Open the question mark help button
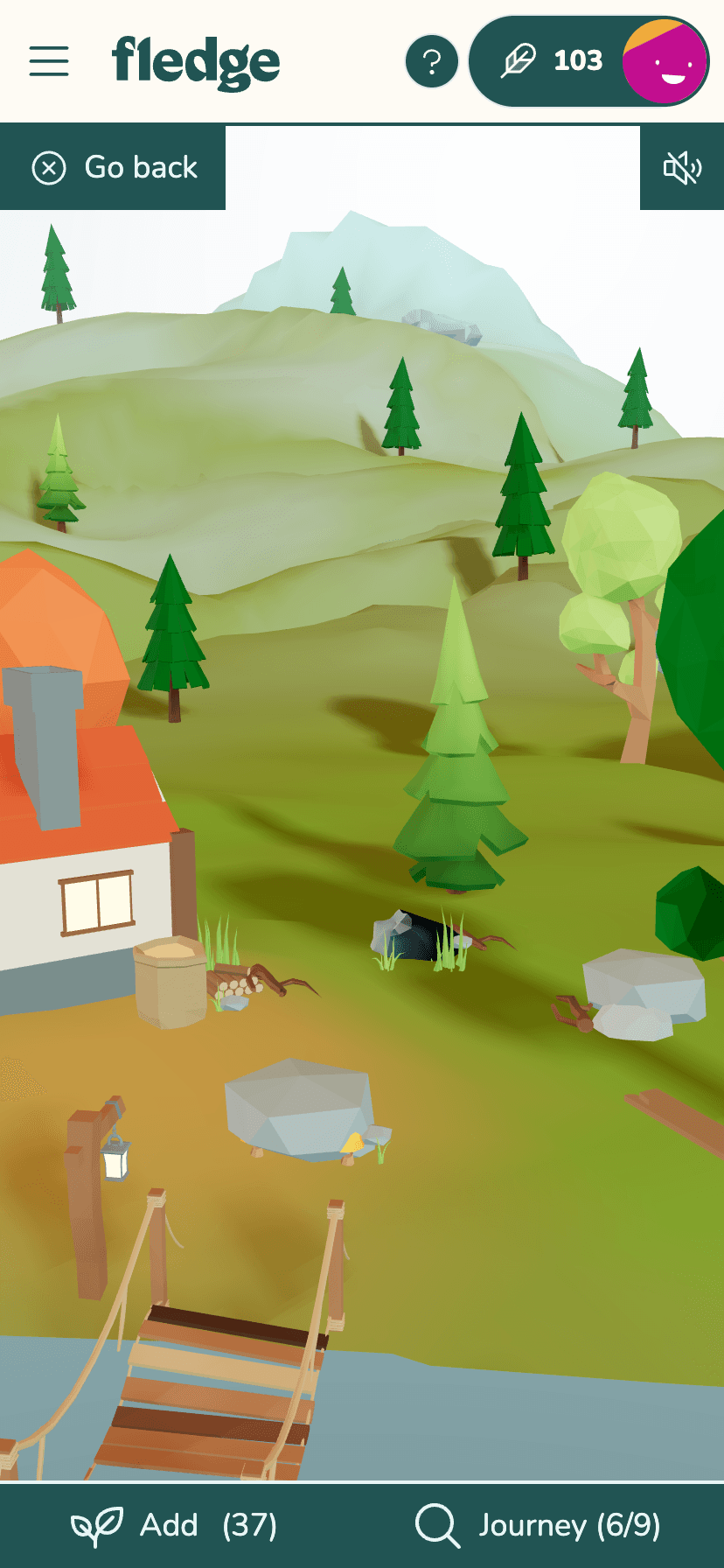The width and height of the screenshot is (724, 1568). click(x=431, y=61)
